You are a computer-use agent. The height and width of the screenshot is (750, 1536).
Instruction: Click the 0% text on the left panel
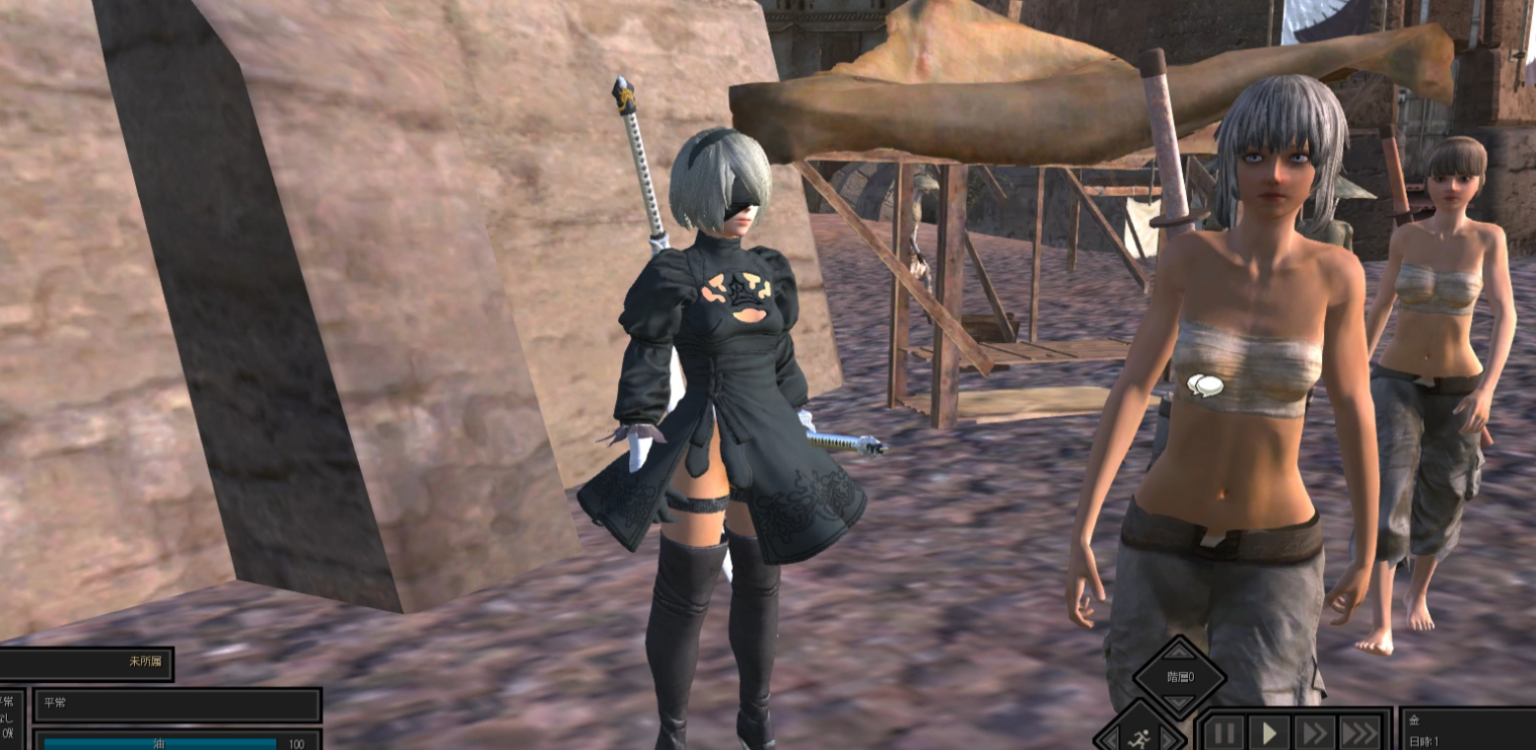(9, 733)
